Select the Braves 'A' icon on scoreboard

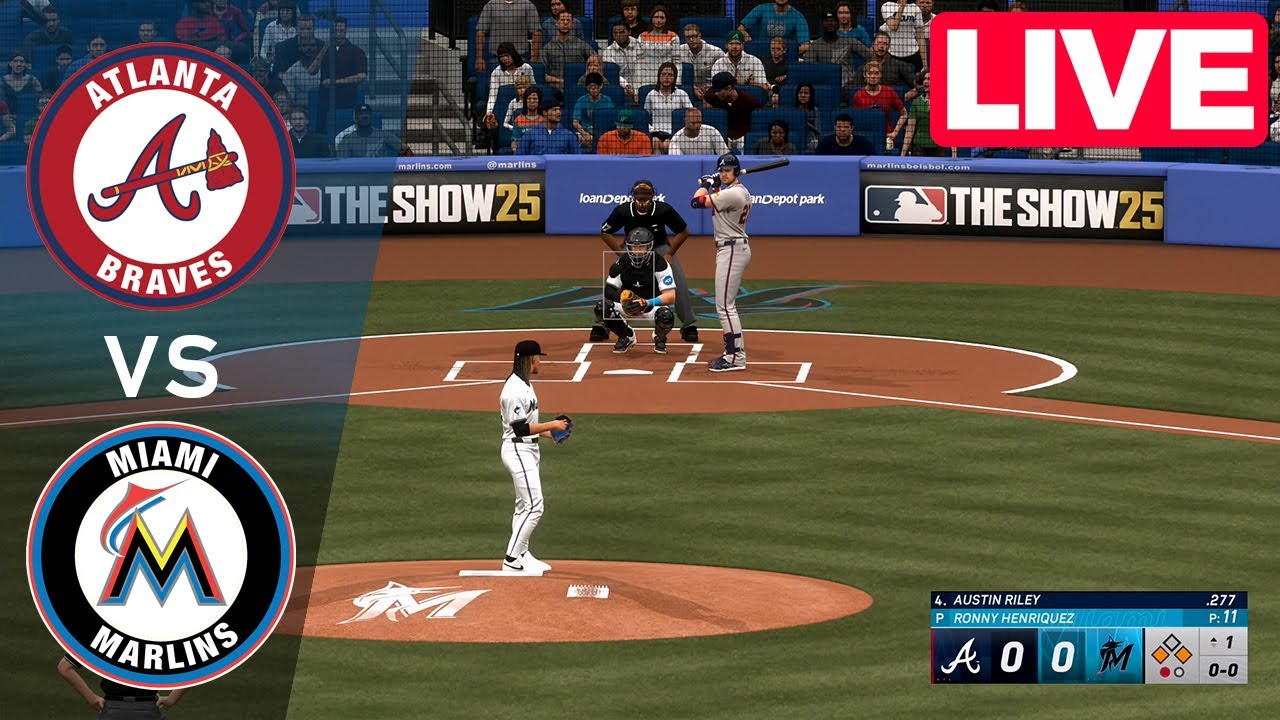(x=962, y=653)
